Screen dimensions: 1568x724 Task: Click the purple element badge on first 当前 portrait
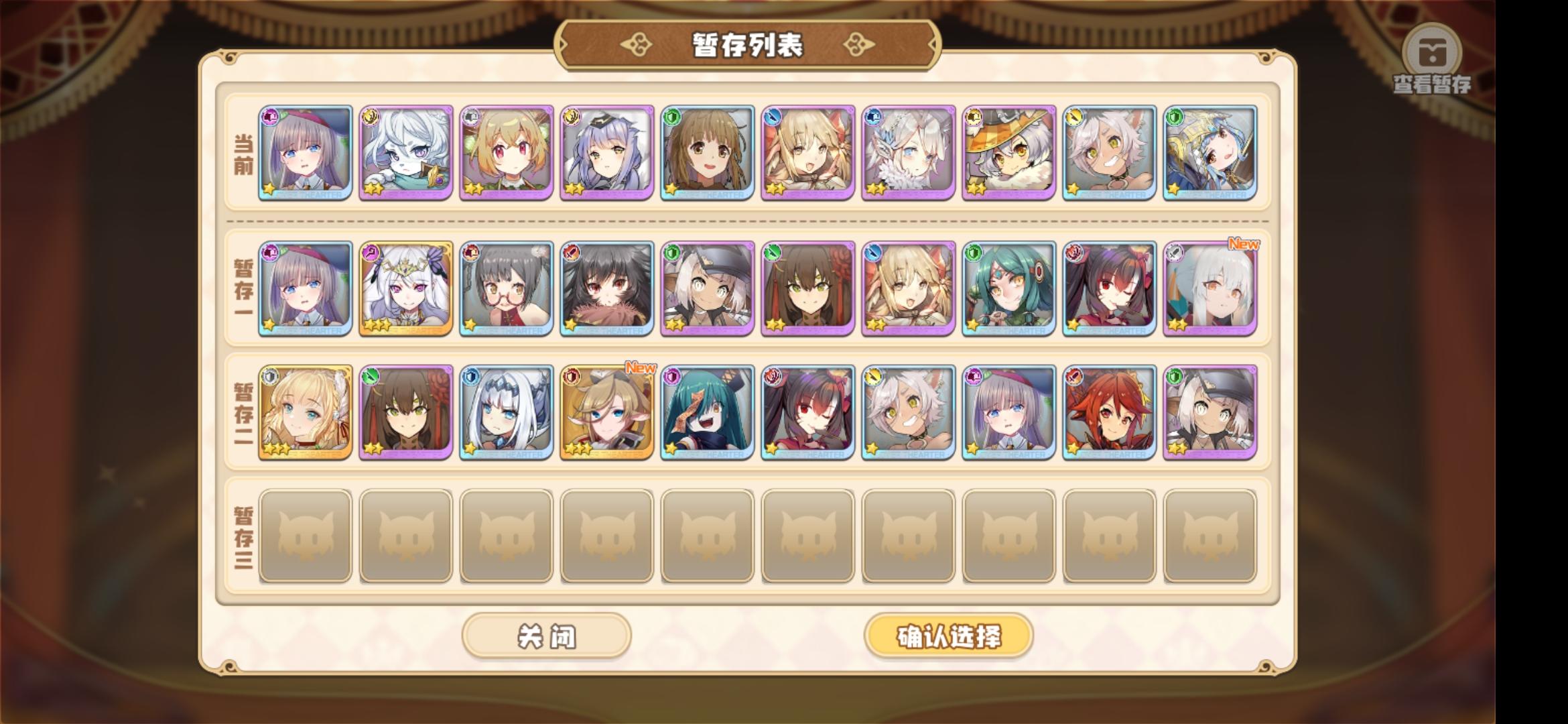[271, 117]
